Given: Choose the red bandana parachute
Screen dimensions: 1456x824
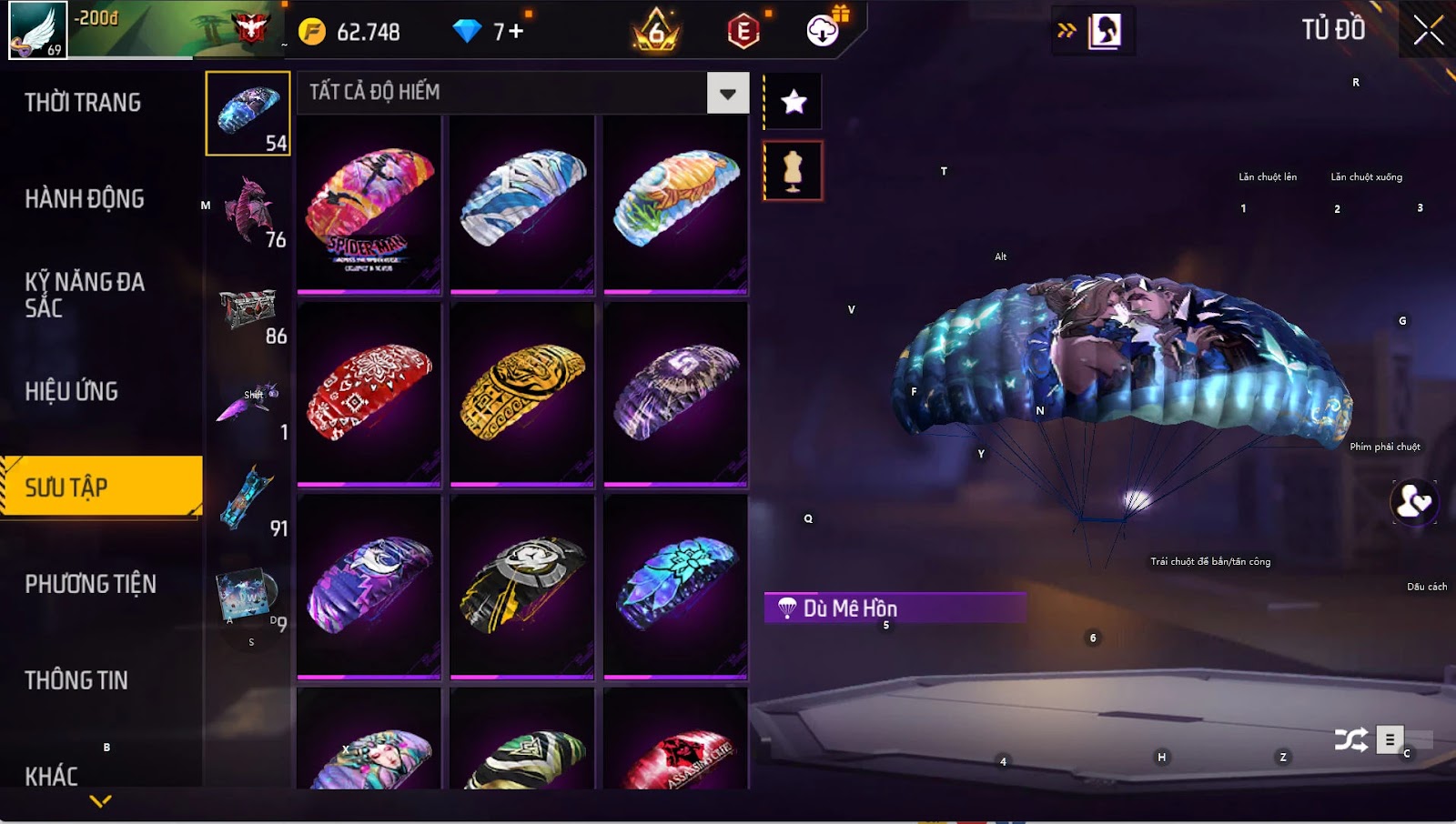Looking at the screenshot, I should tap(369, 392).
